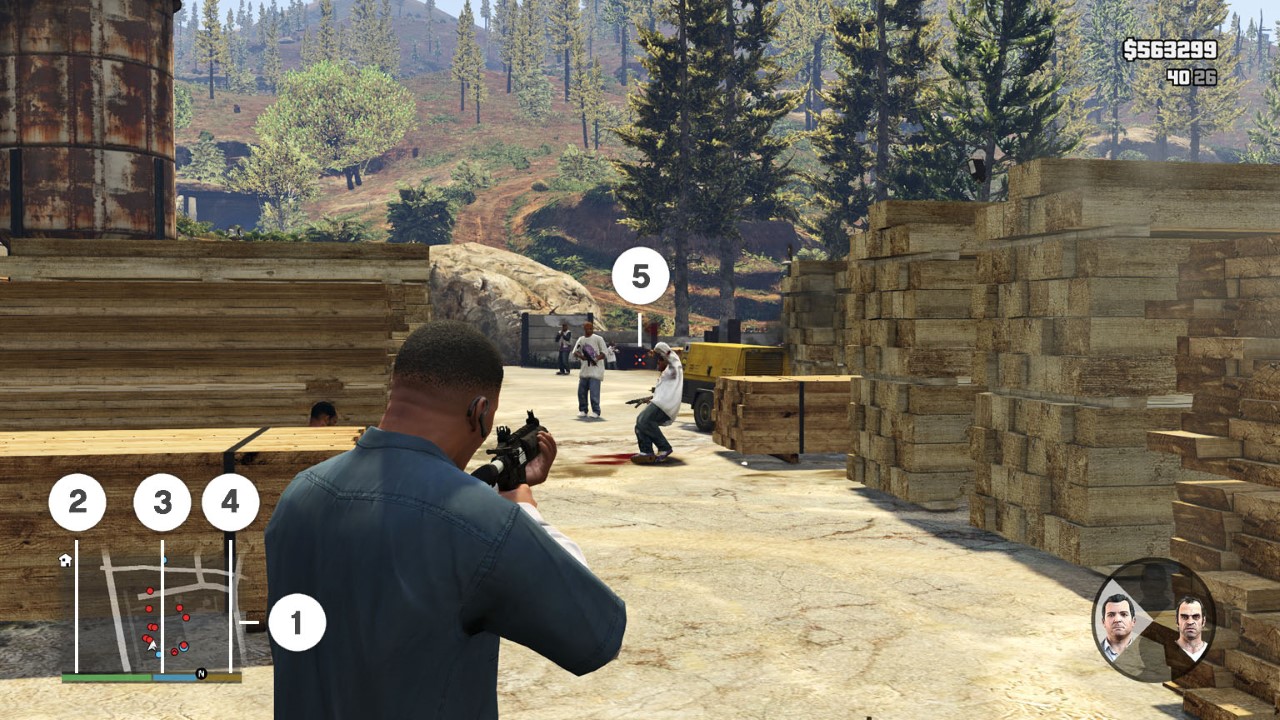Select callout marker 4 on the minimap
This screenshot has height=720, width=1280.
(x=231, y=499)
